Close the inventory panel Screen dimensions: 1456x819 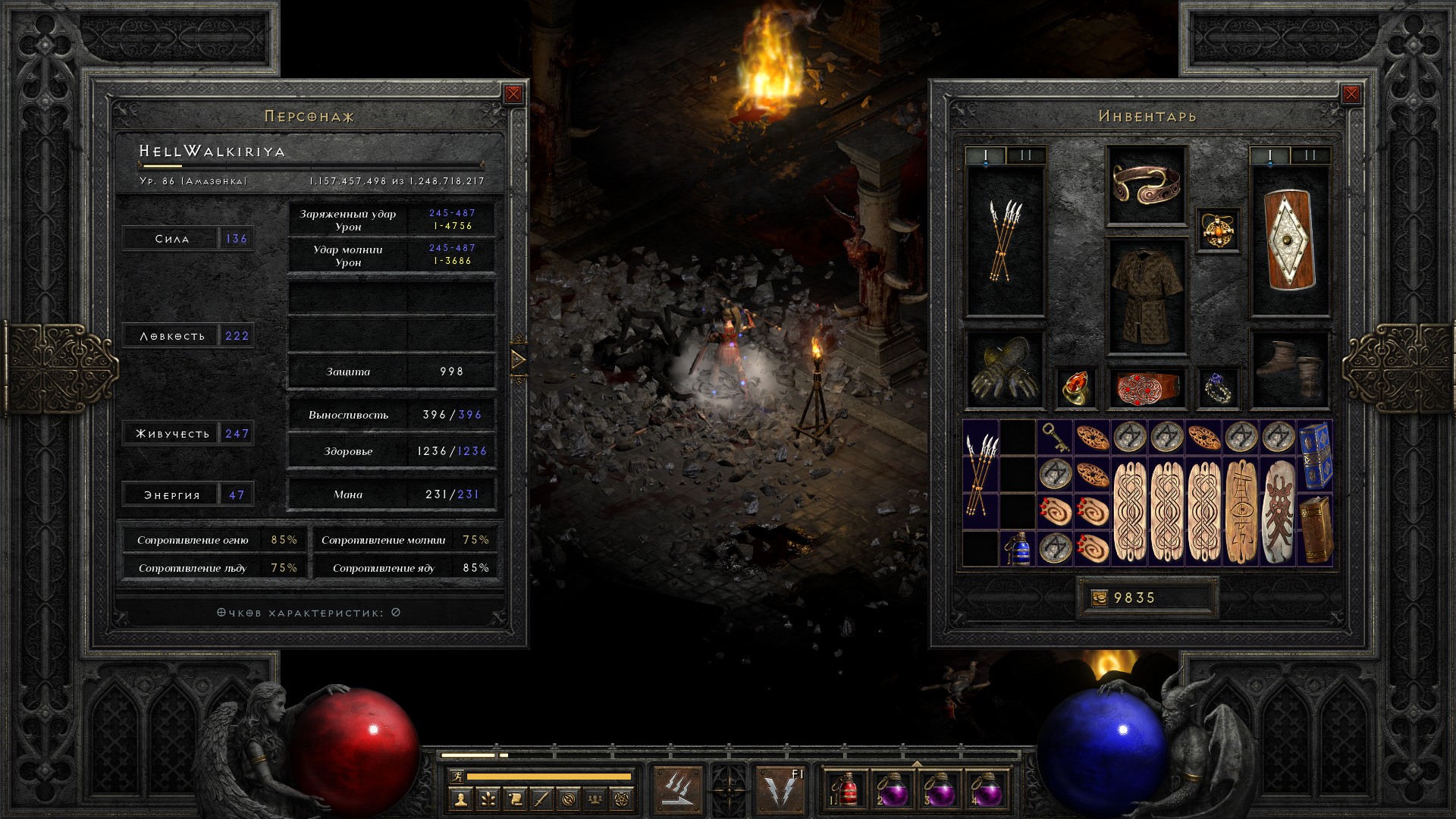pos(1351,94)
